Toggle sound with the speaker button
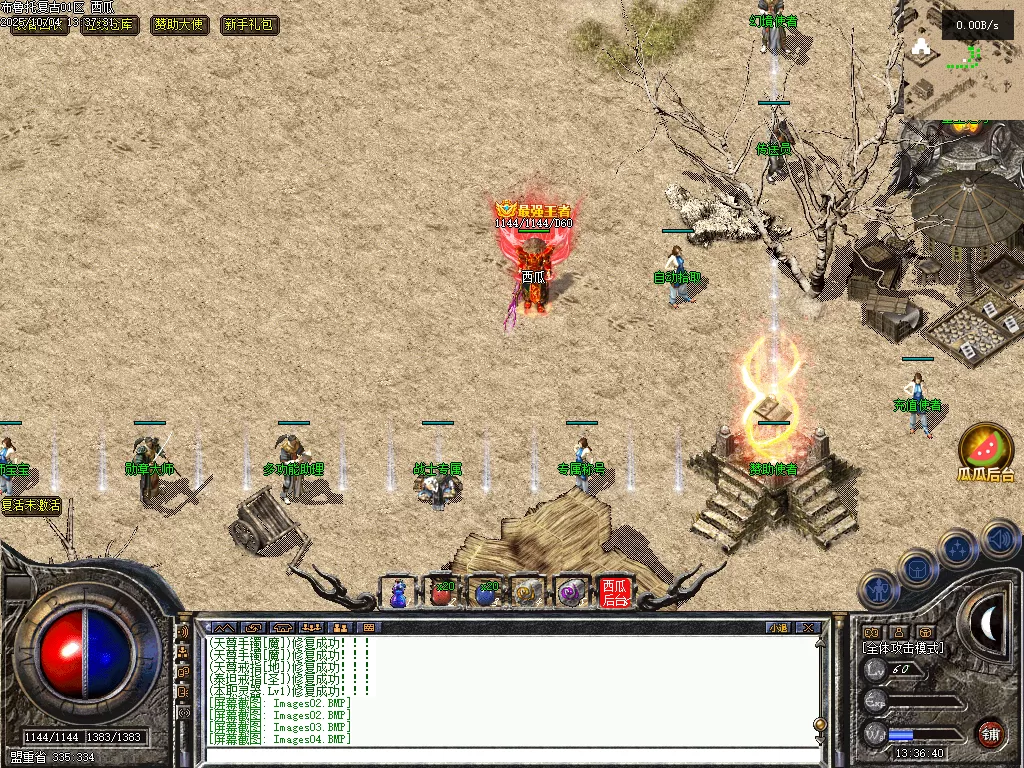This screenshot has height=768, width=1024. point(998,538)
